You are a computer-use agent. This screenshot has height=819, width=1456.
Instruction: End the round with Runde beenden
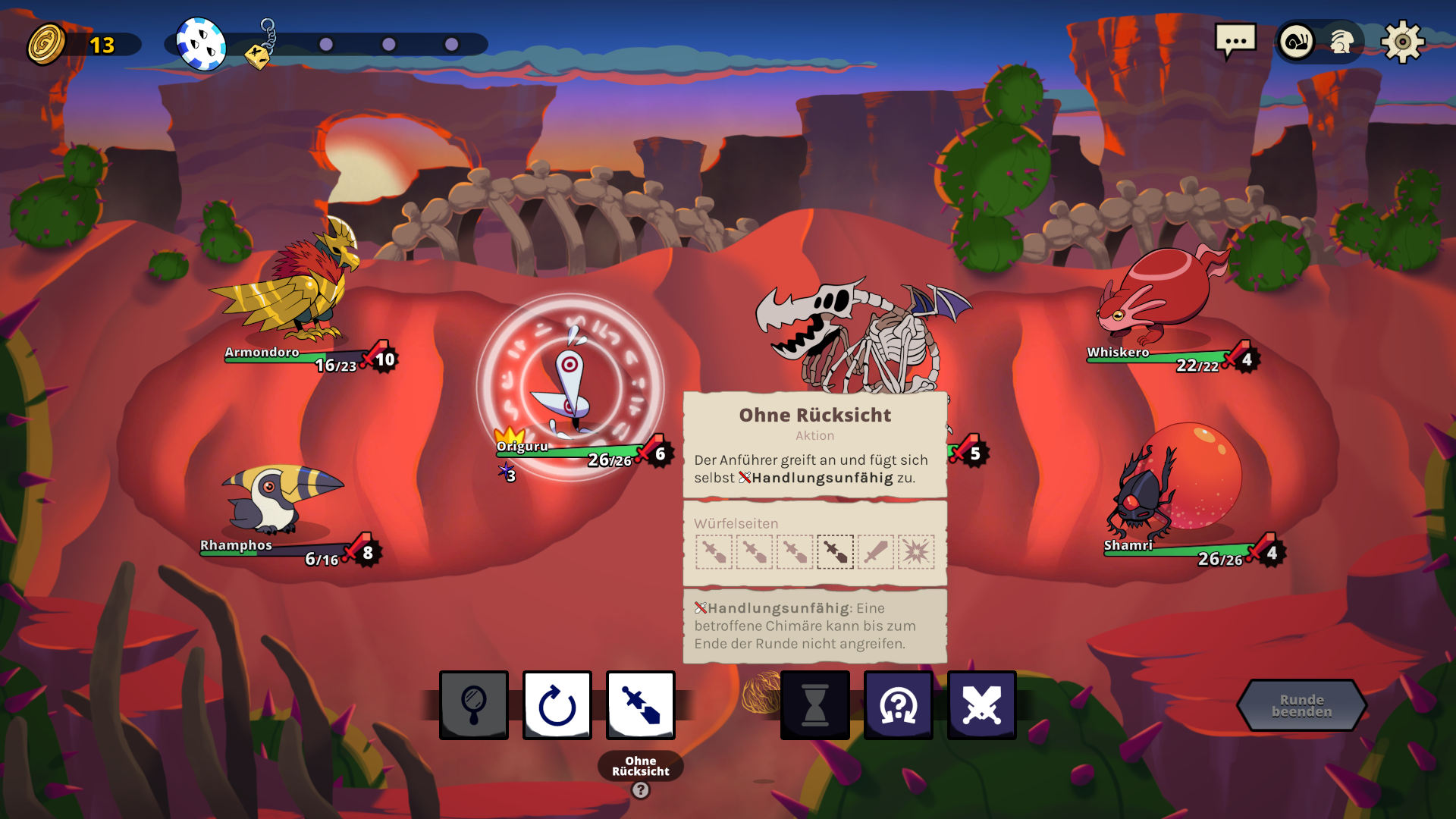tap(1301, 705)
